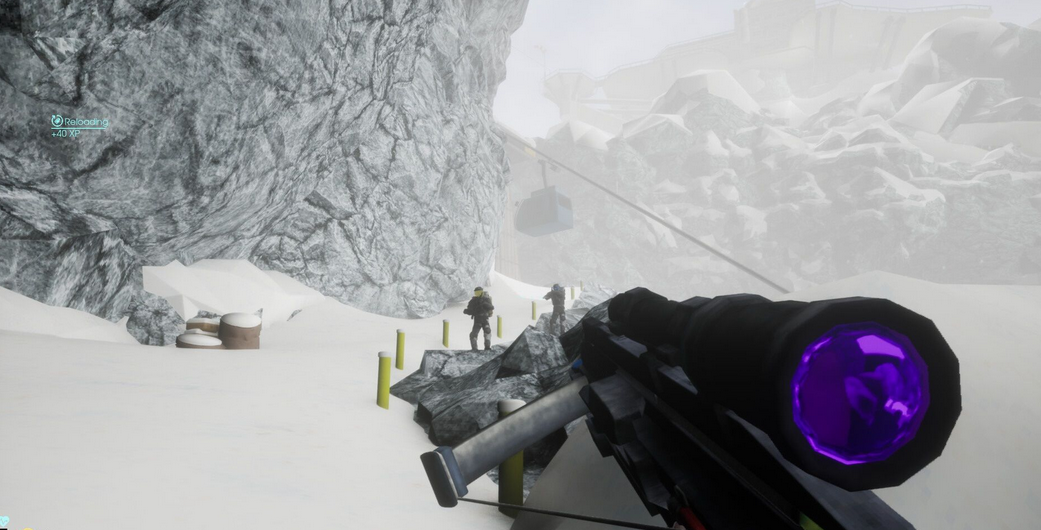Image resolution: width=1041 pixels, height=530 pixels.
Task: Click the circular reload icon beside Reloading
Action: pyautogui.click(x=57, y=121)
